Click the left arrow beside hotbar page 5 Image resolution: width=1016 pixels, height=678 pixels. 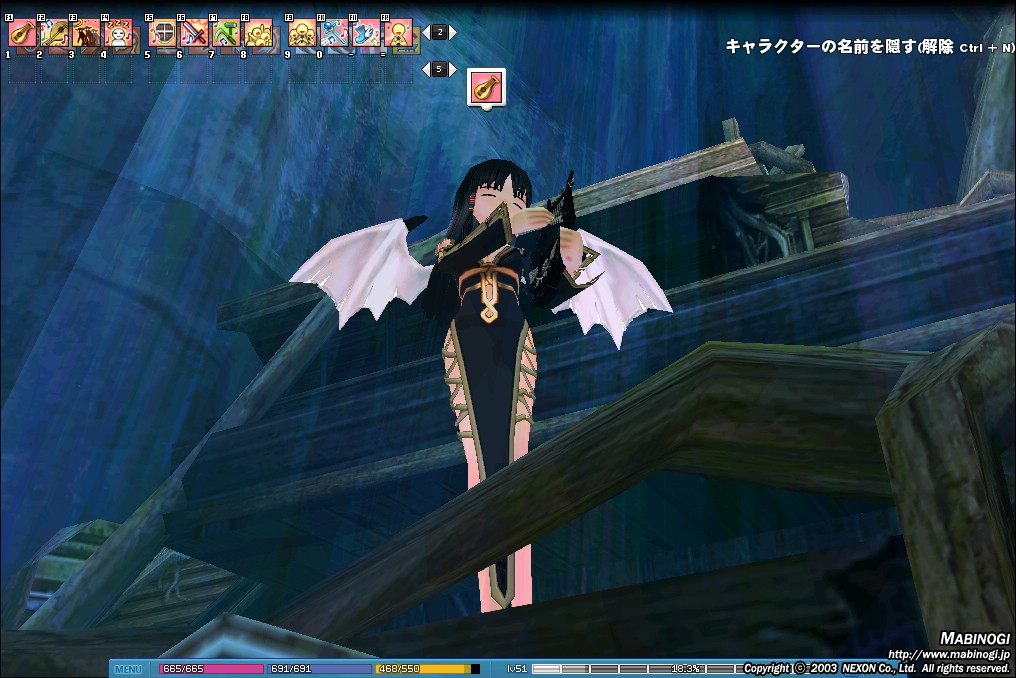tap(426, 69)
